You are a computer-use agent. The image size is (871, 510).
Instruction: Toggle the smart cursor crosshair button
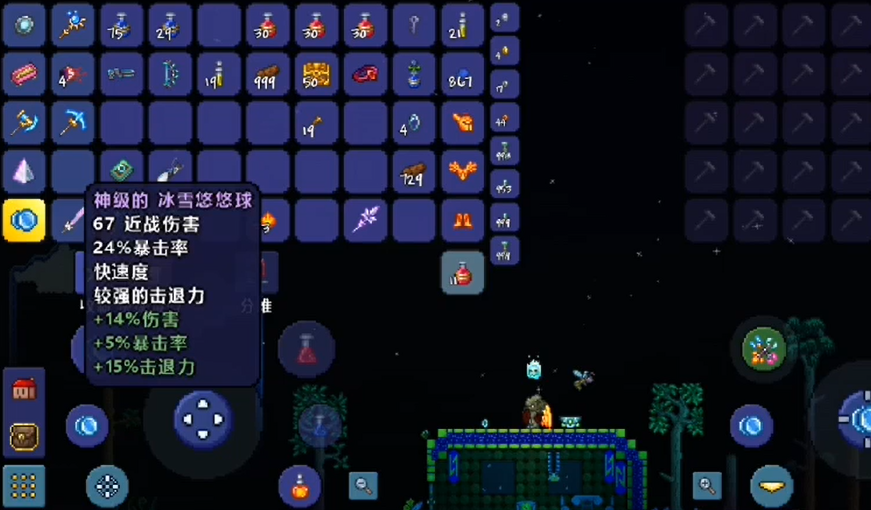(x=107, y=487)
